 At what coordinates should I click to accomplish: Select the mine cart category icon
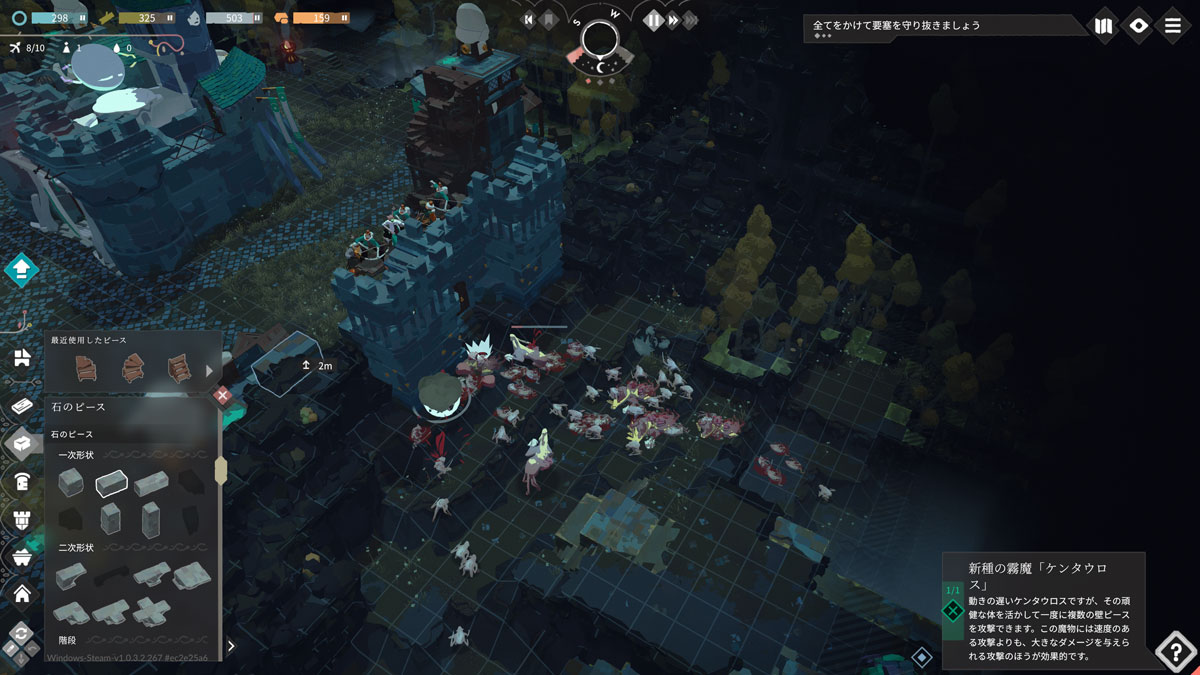point(21,556)
